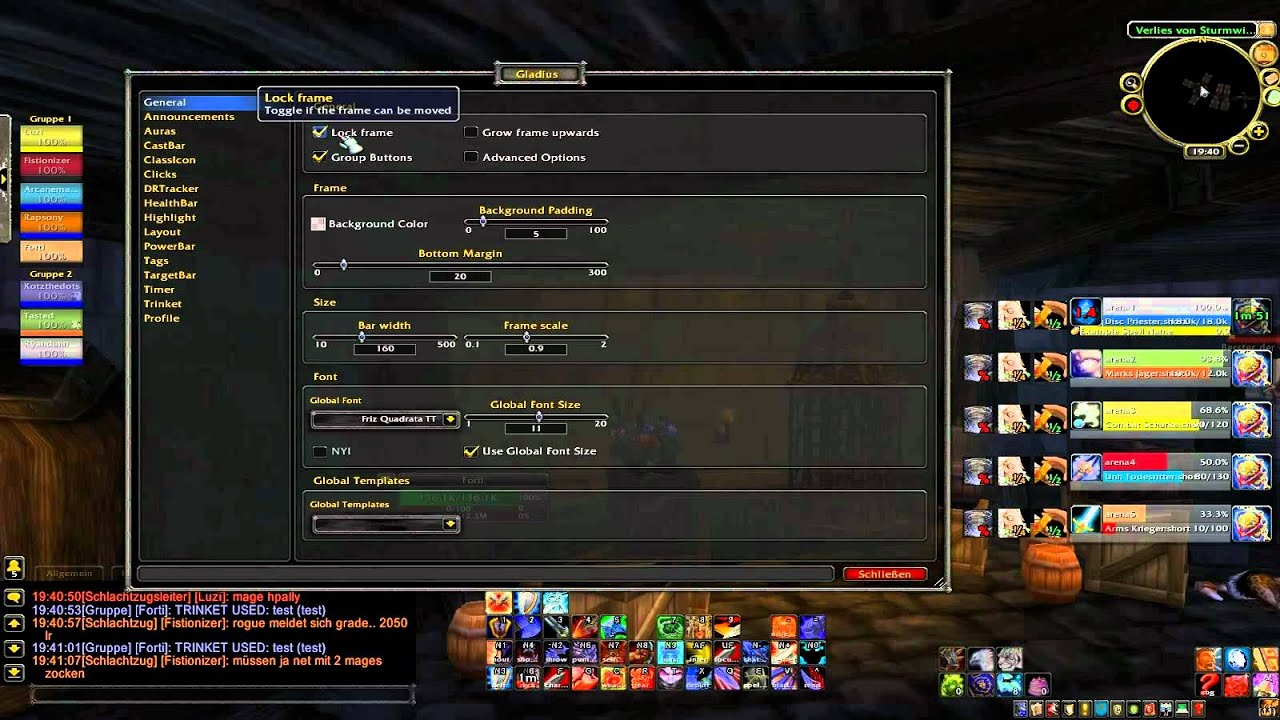Click the Background Padding slider
Image resolution: width=1280 pixels, height=720 pixels.
coord(536,221)
